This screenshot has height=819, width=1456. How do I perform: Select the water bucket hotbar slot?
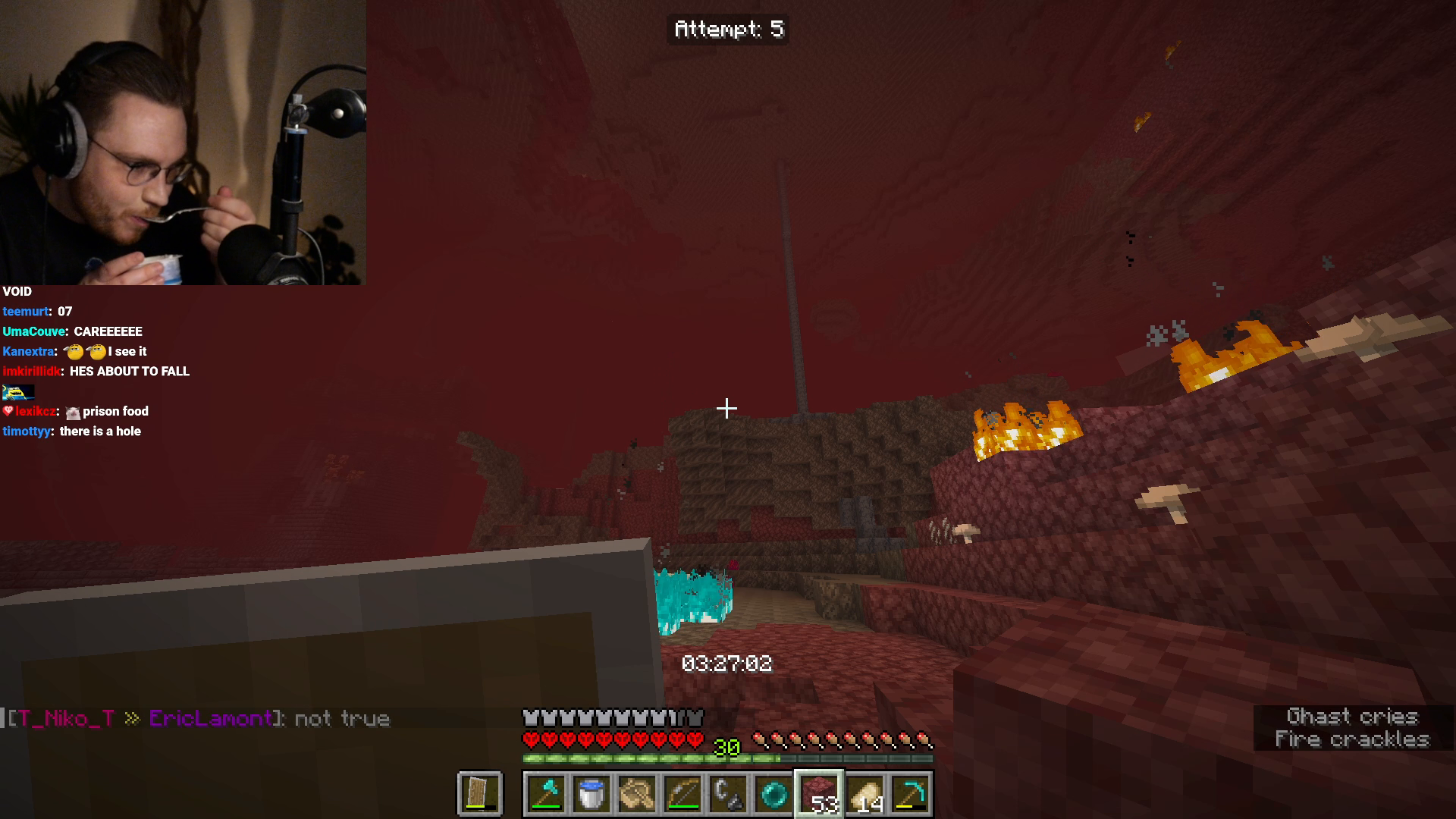[592, 793]
